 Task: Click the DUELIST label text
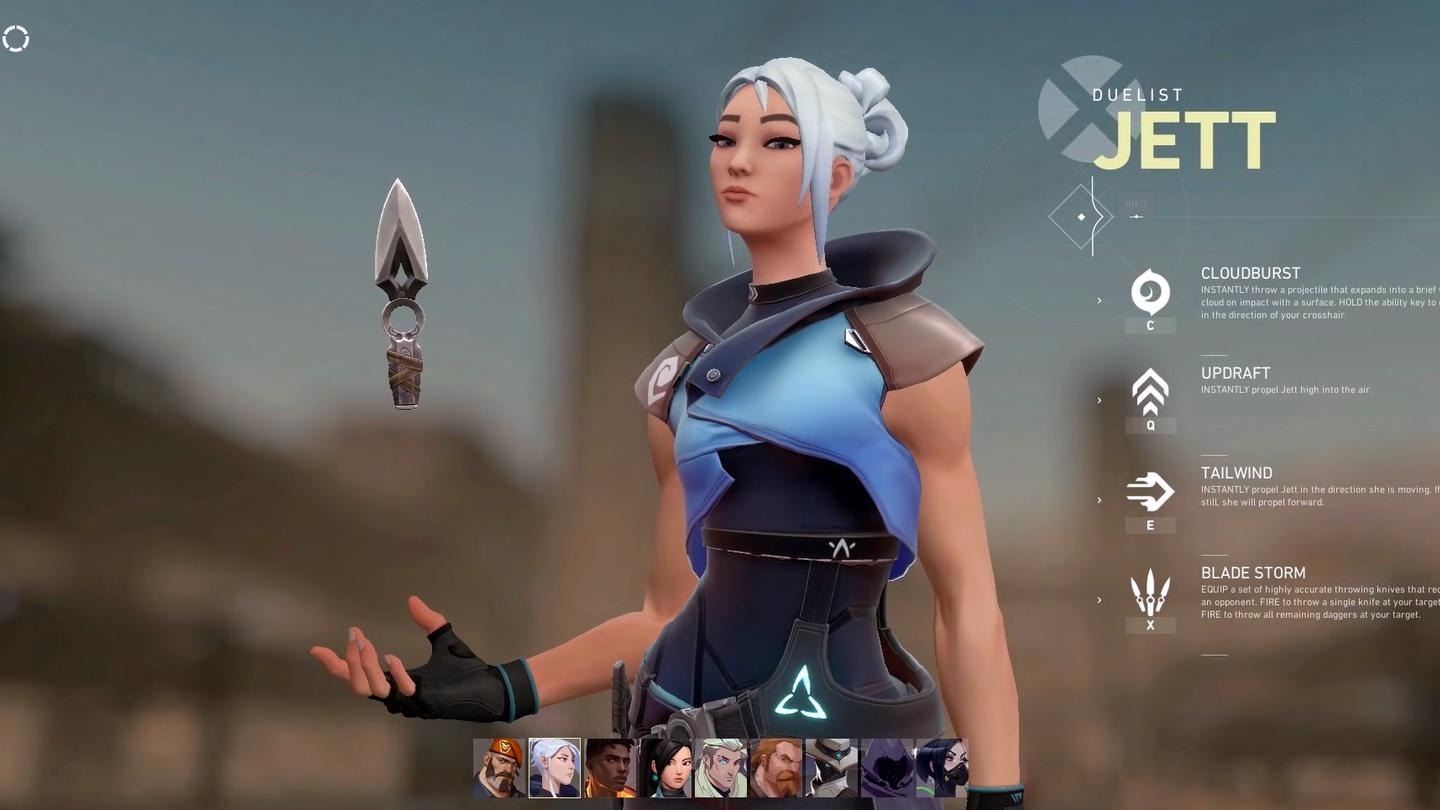pos(1137,95)
